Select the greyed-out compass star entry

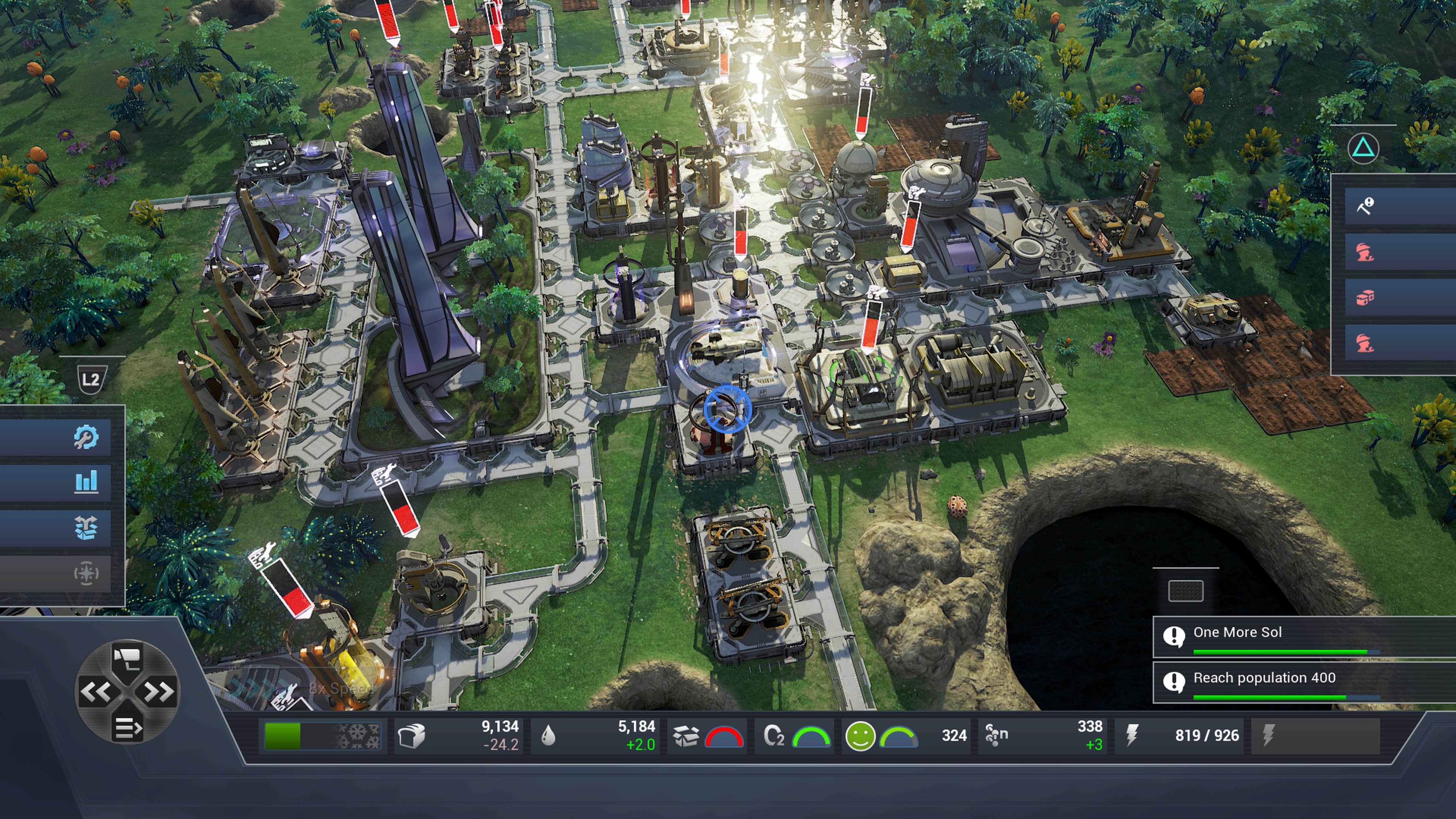pos(85,574)
